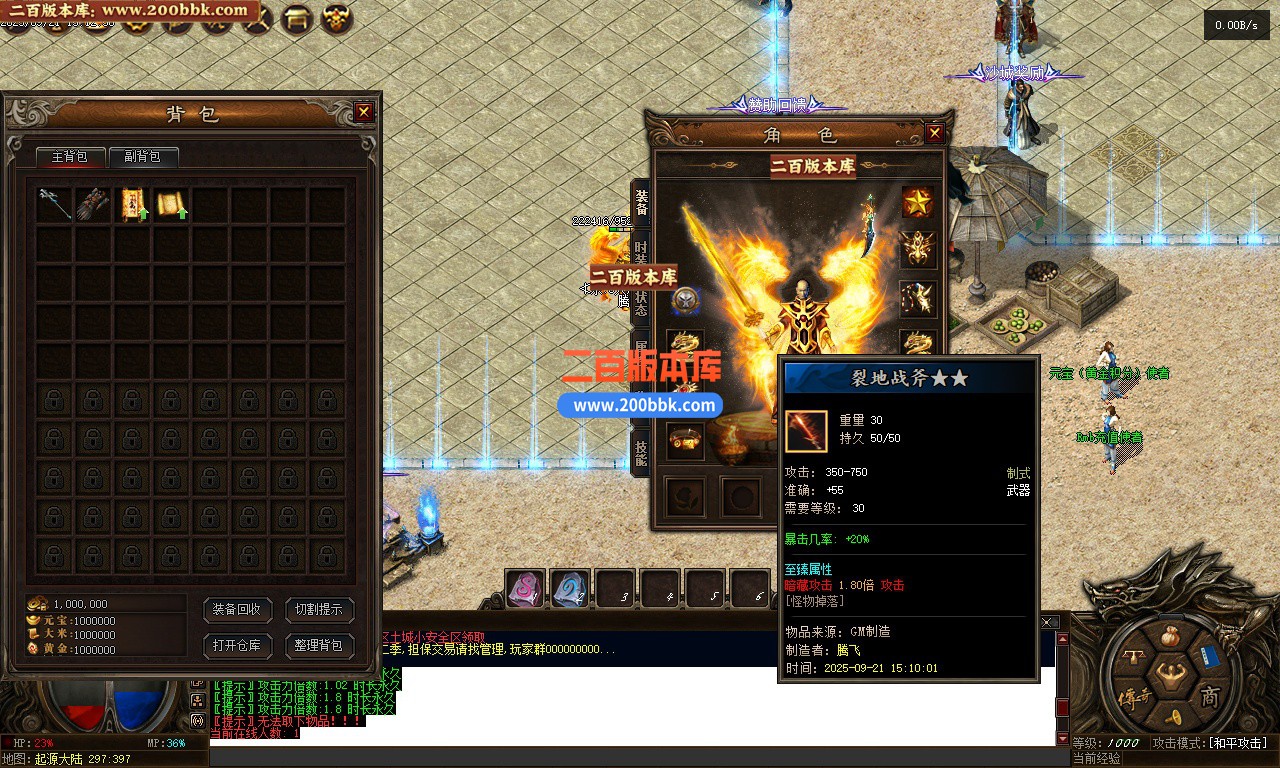The width and height of the screenshot is (1280, 768).
Task: Select the gold ring equipment slot
Action: coord(685,441)
